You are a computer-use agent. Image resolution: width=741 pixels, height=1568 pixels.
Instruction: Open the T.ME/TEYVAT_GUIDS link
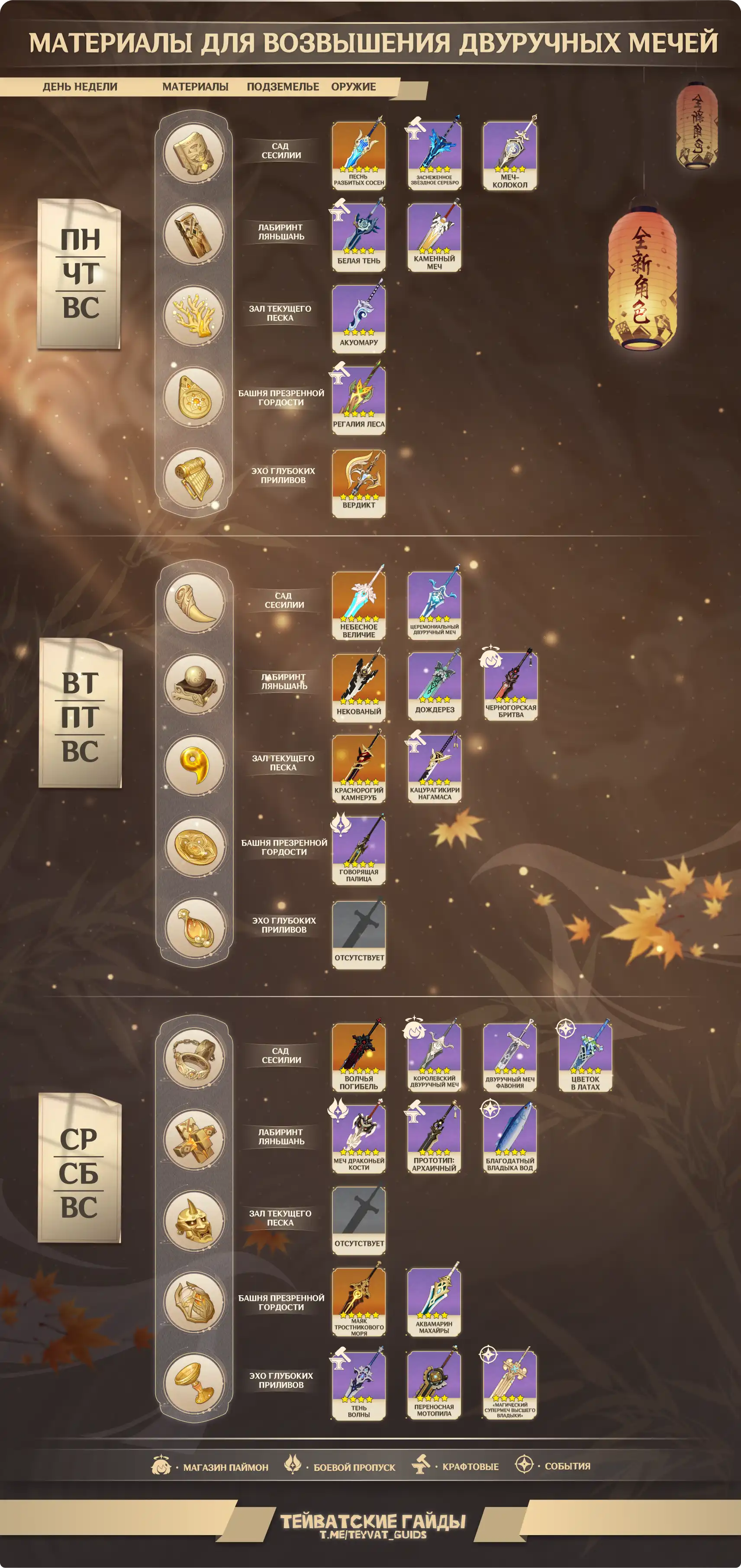tap(373, 1535)
